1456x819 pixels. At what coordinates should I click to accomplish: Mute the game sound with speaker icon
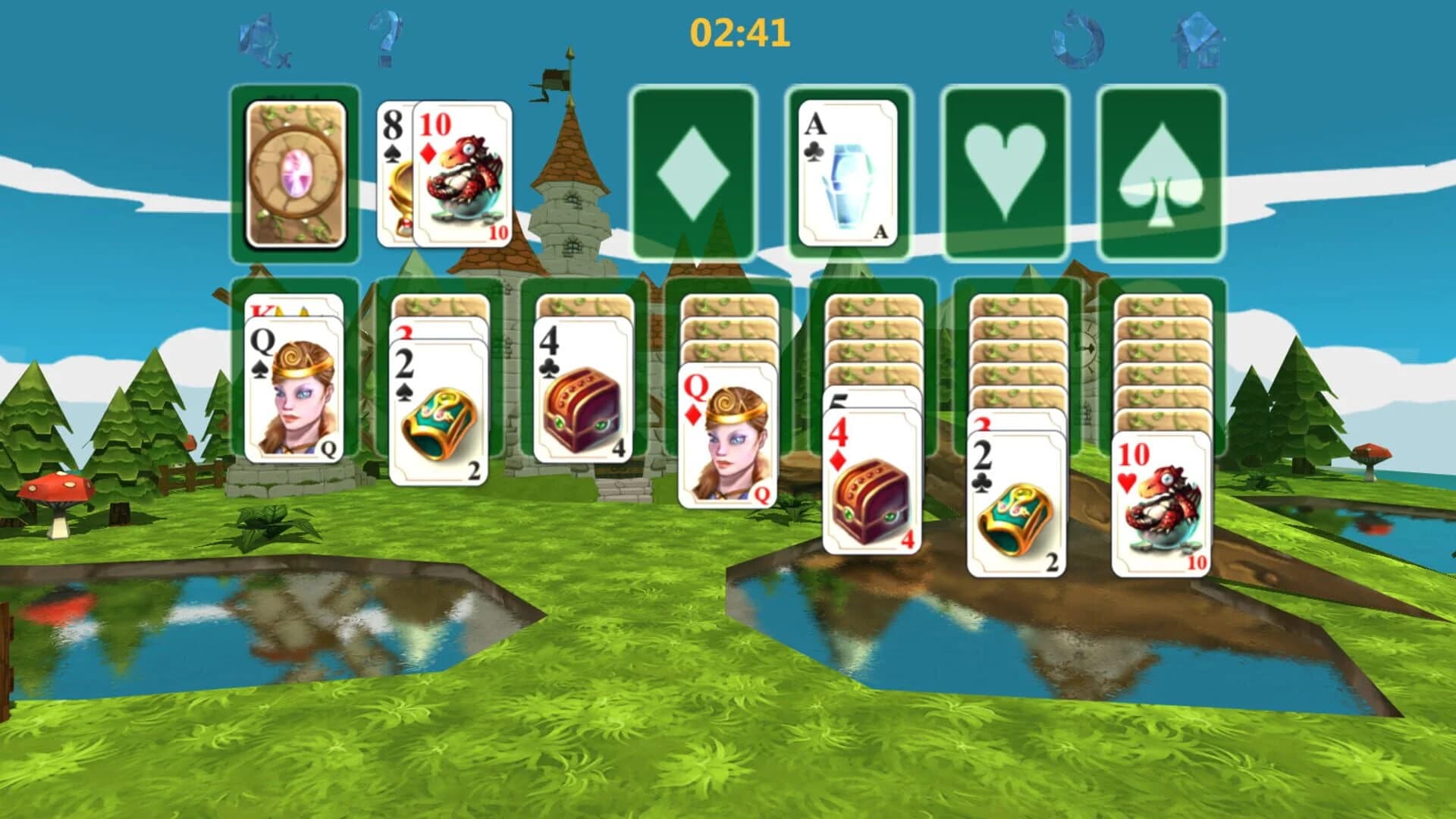[261, 38]
